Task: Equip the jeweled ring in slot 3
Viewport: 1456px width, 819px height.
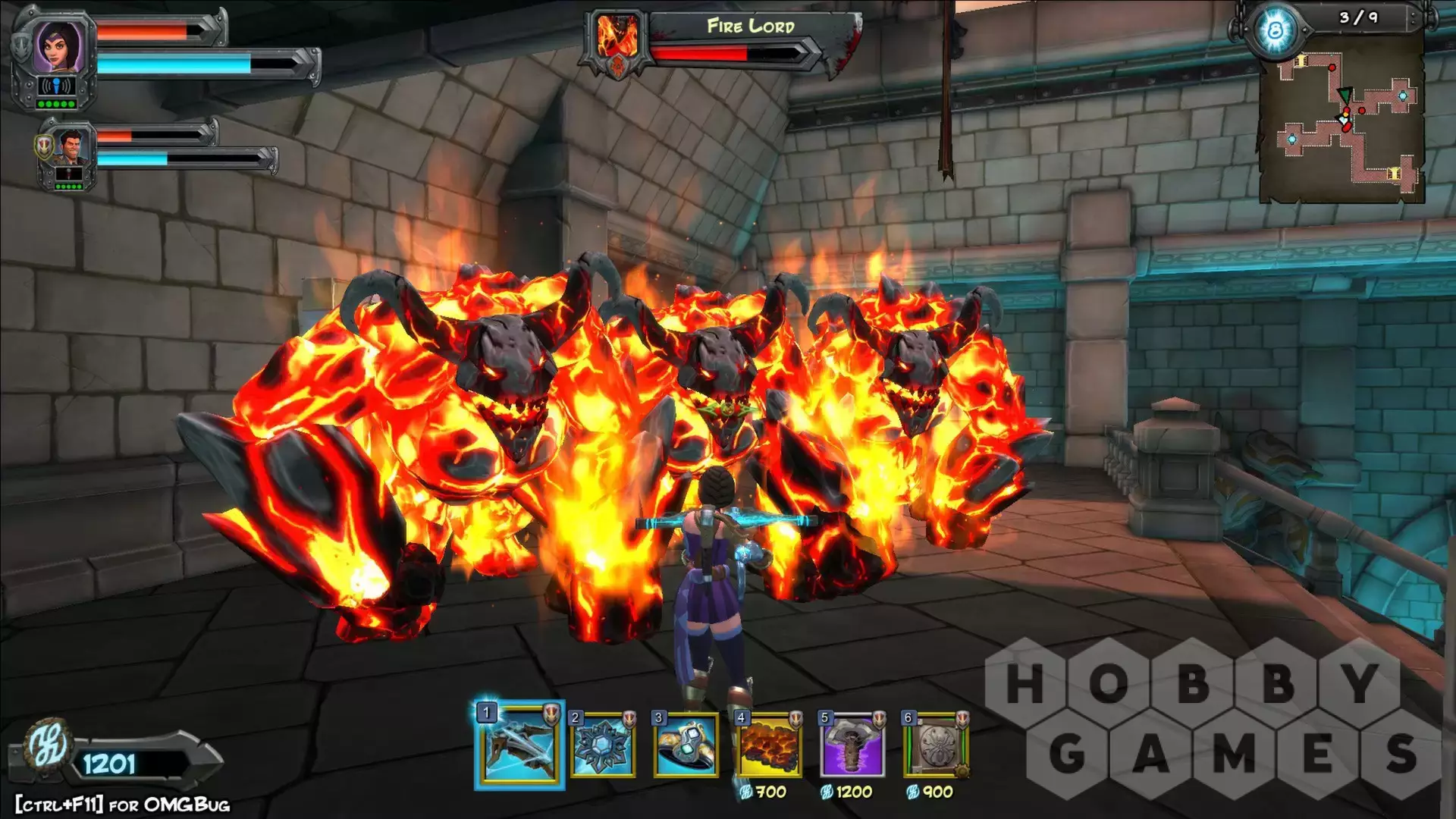Action: click(686, 746)
